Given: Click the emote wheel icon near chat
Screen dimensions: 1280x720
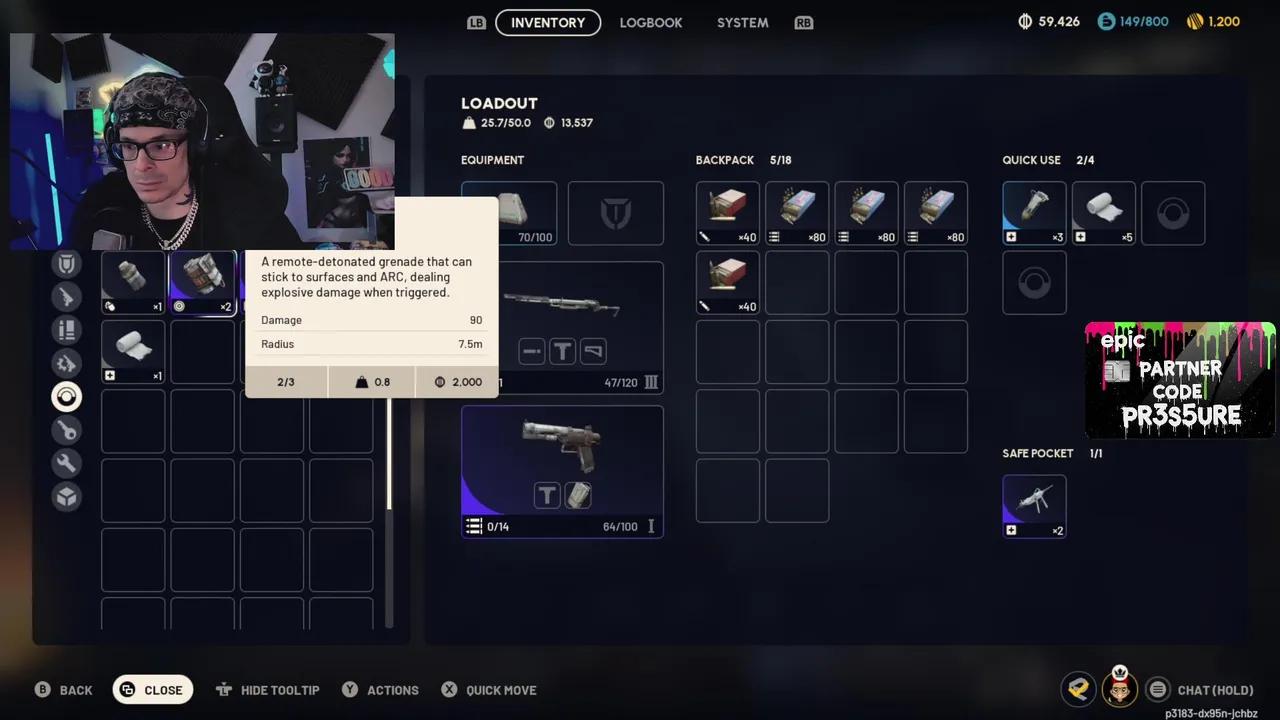Looking at the screenshot, I should (x=1078, y=689).
